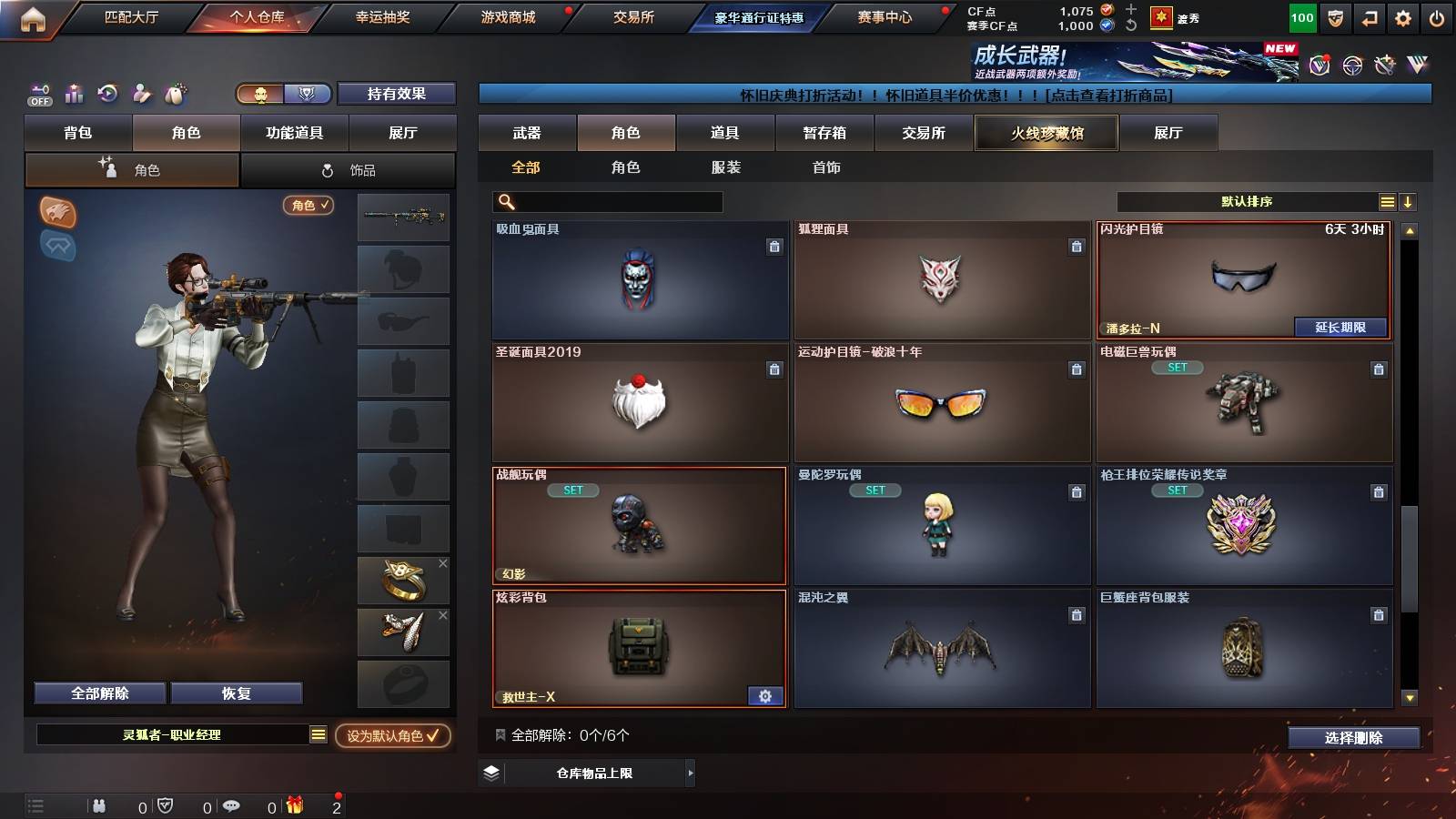The image size is (1456, 819).
Task: Open the friends list icon at bottom left
Action: 98,805
